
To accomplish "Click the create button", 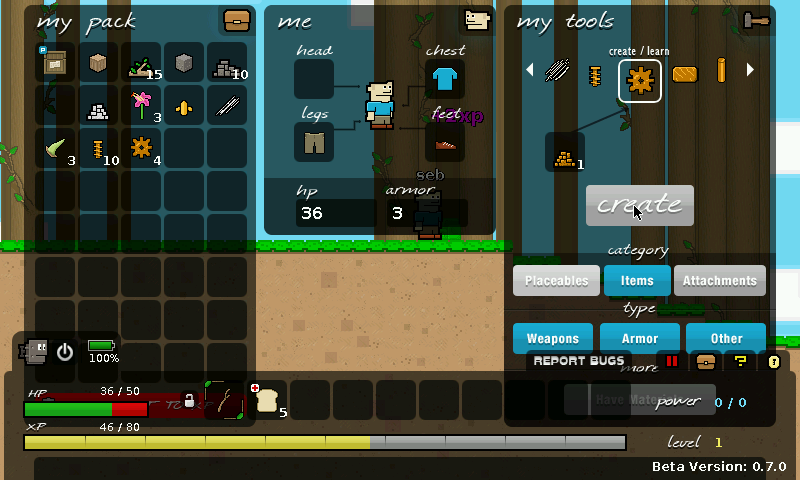I will tap(639, 205).
